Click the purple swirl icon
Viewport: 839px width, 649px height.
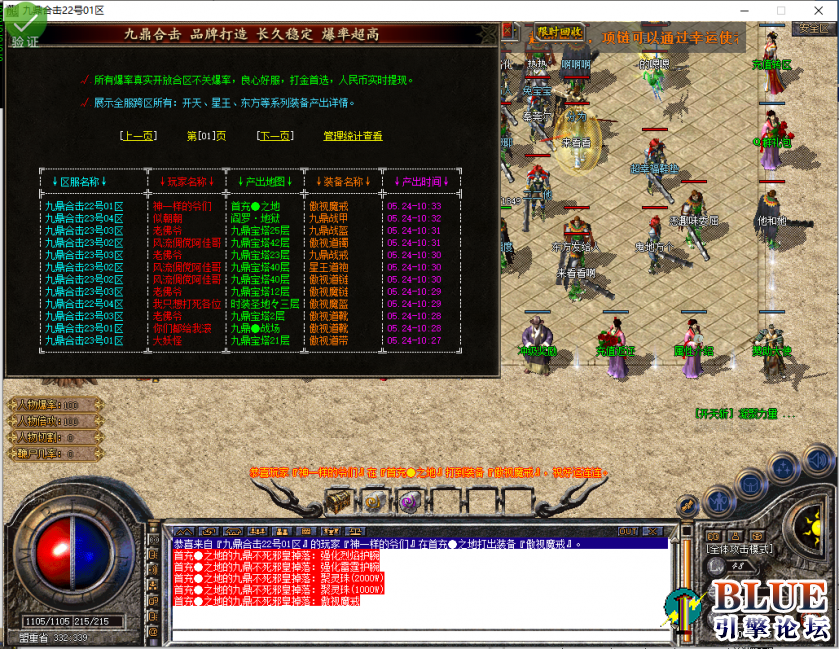(408, 500)
